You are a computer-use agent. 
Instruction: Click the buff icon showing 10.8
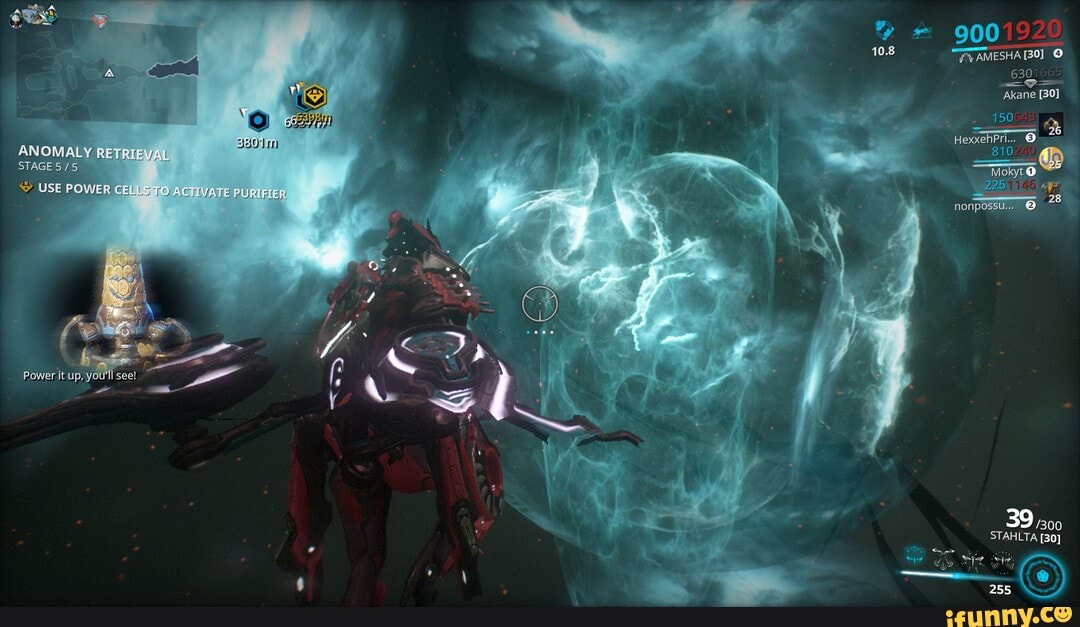coord(882,30)
